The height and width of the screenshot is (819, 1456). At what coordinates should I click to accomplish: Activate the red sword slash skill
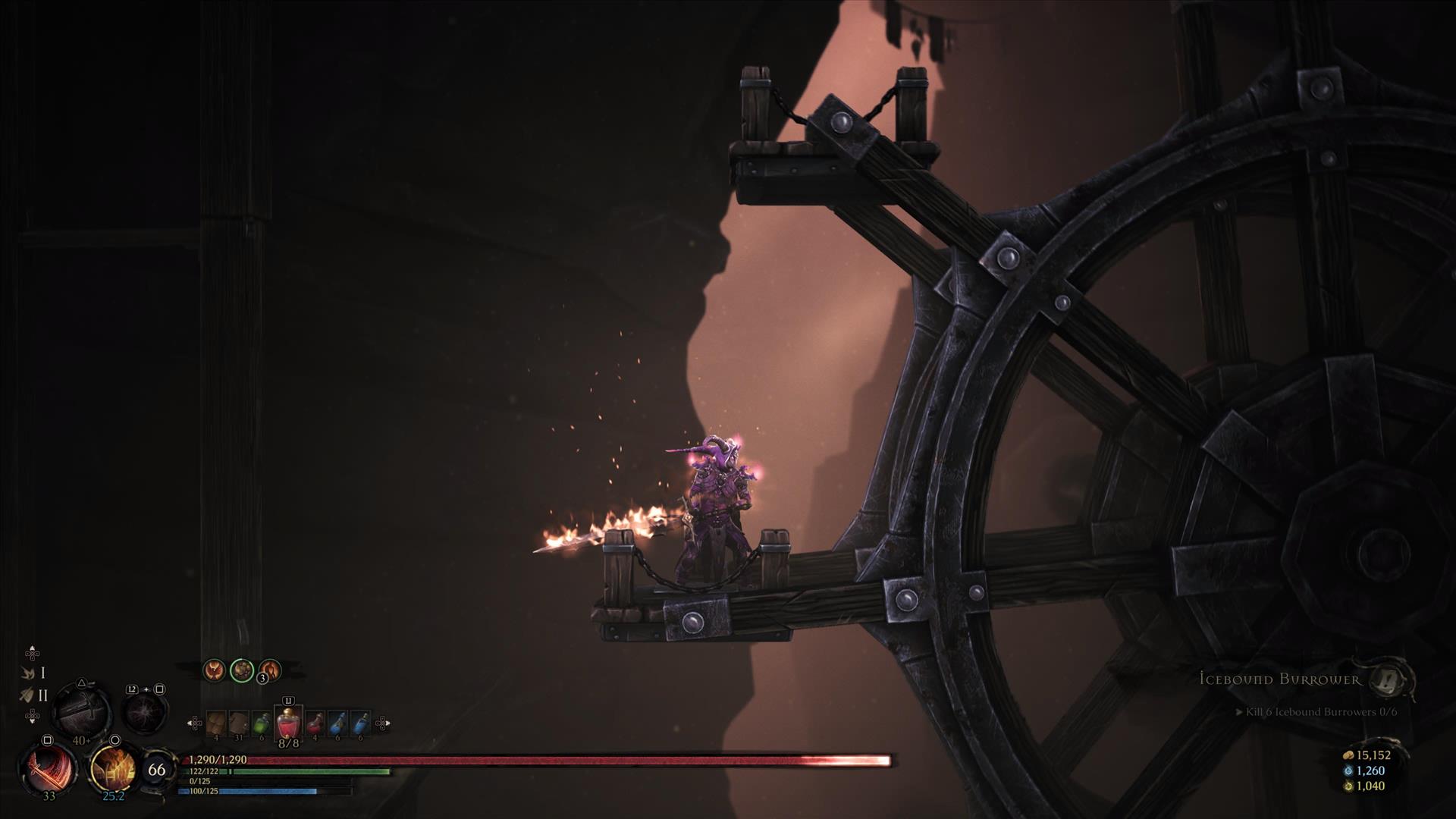click(48, 767)
